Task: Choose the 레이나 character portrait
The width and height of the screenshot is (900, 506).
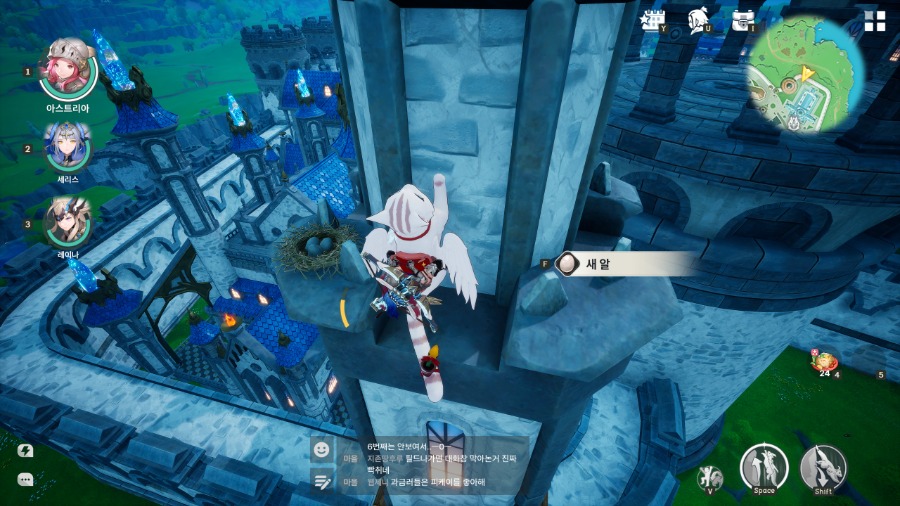Action: coord(67,220)
